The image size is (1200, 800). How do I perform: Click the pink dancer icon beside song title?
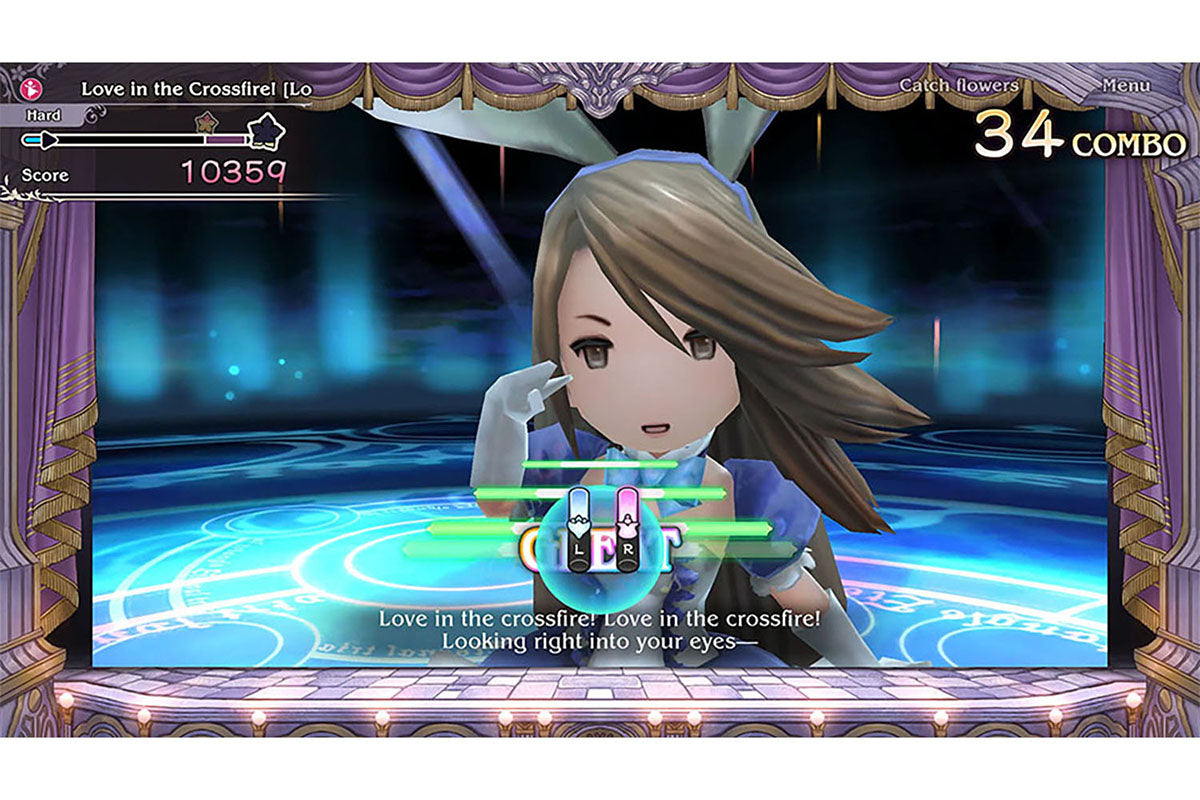tap(30, 88)
